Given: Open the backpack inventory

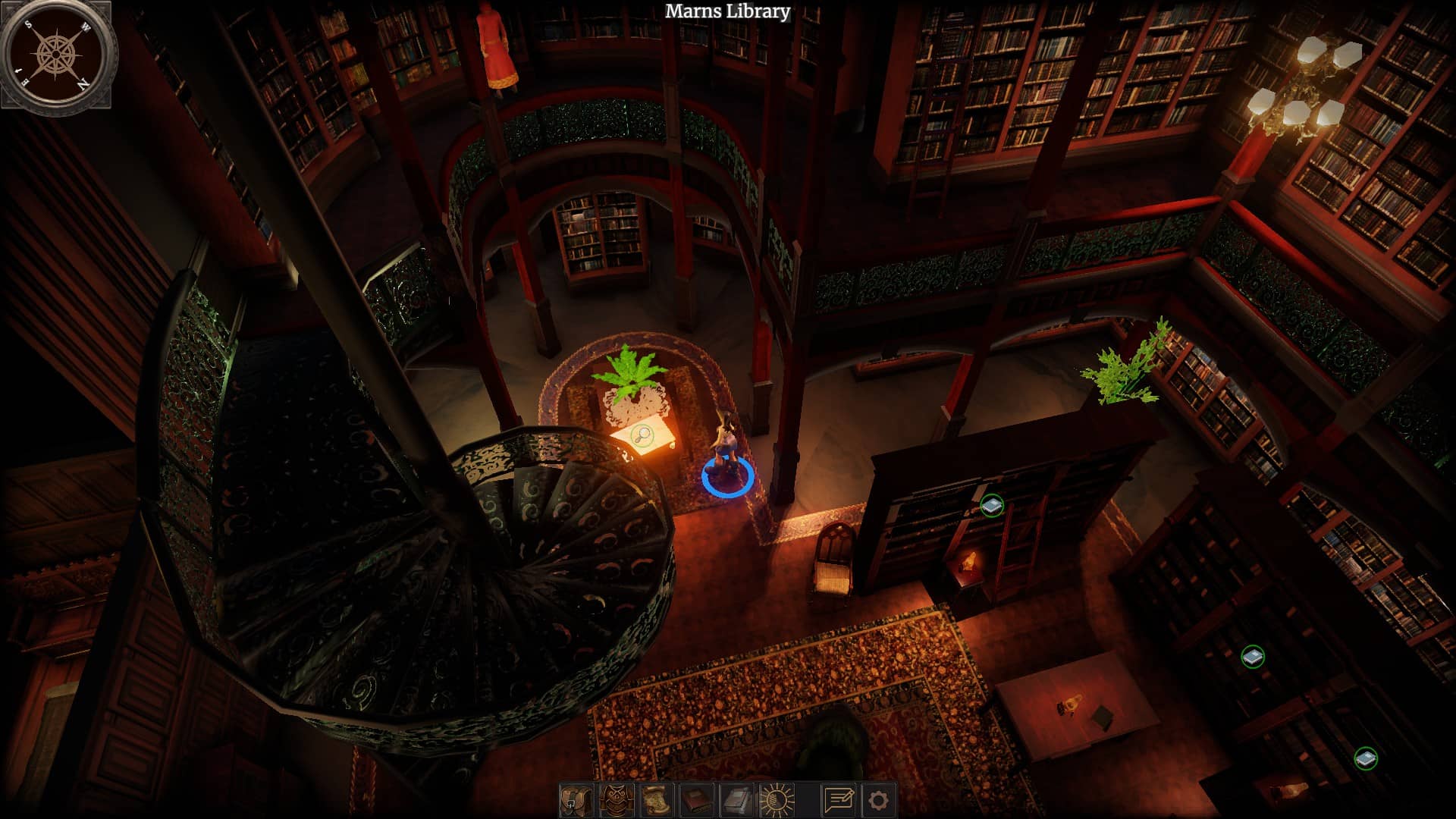Looking at the screenshot, I should pos(576,800).
